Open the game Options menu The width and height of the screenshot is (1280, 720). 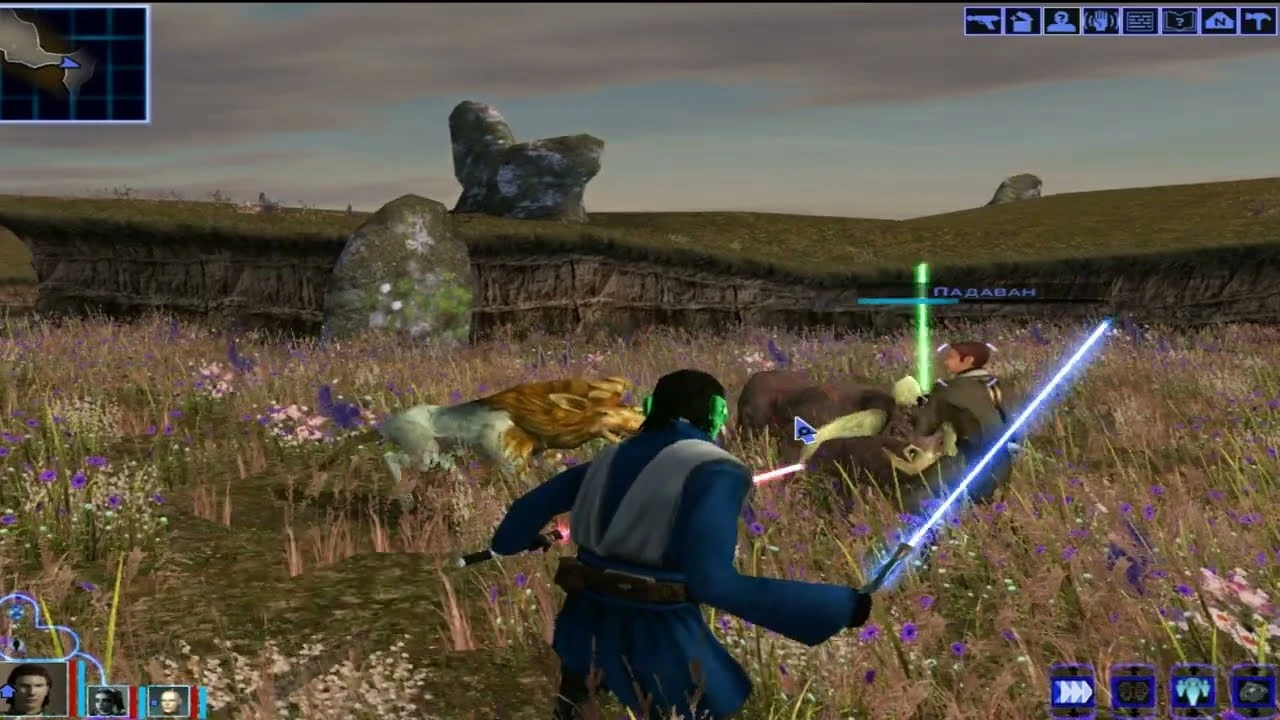pos(1256,22)
